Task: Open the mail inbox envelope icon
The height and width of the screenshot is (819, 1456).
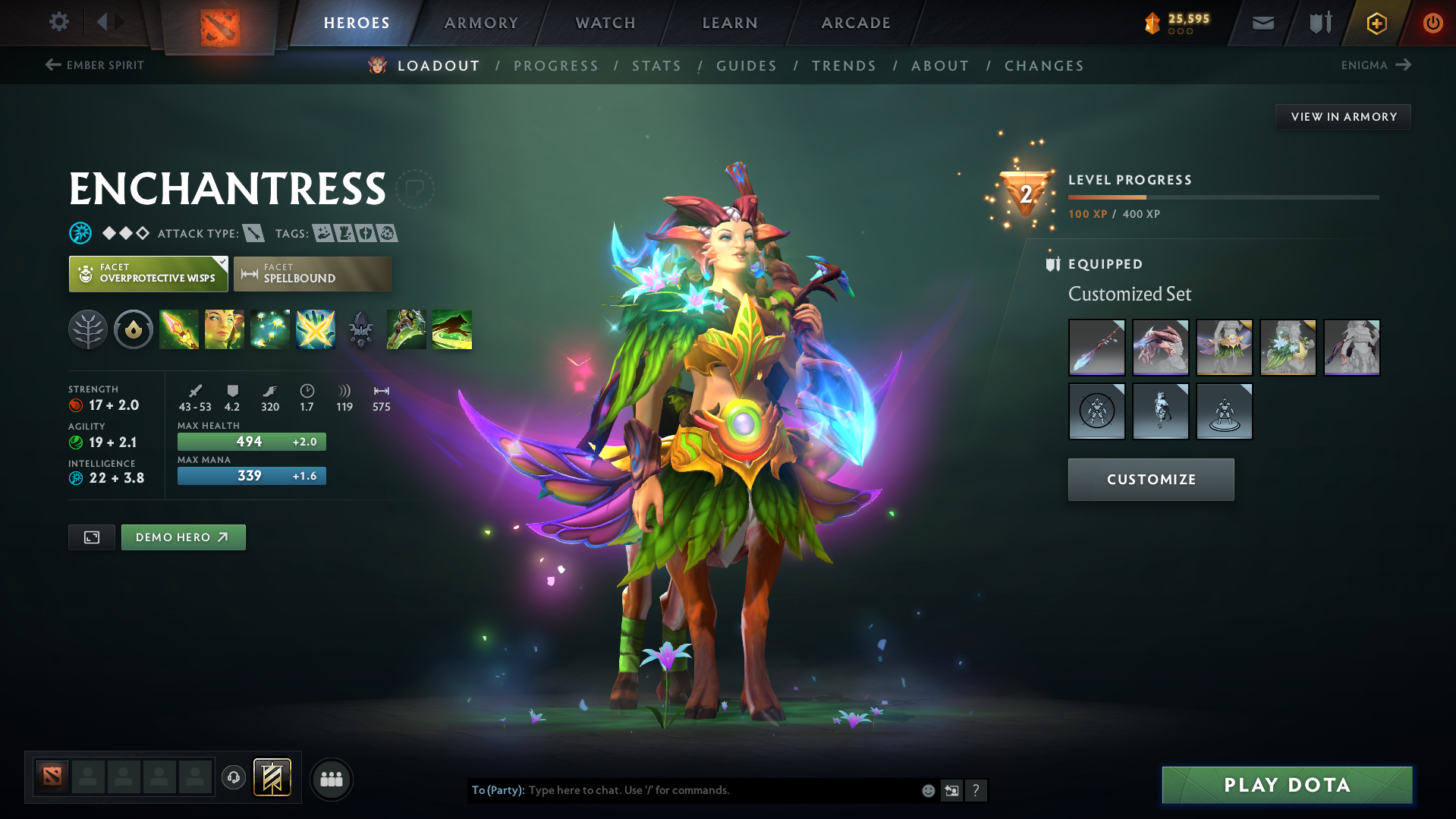Action: coord(1262,23)
